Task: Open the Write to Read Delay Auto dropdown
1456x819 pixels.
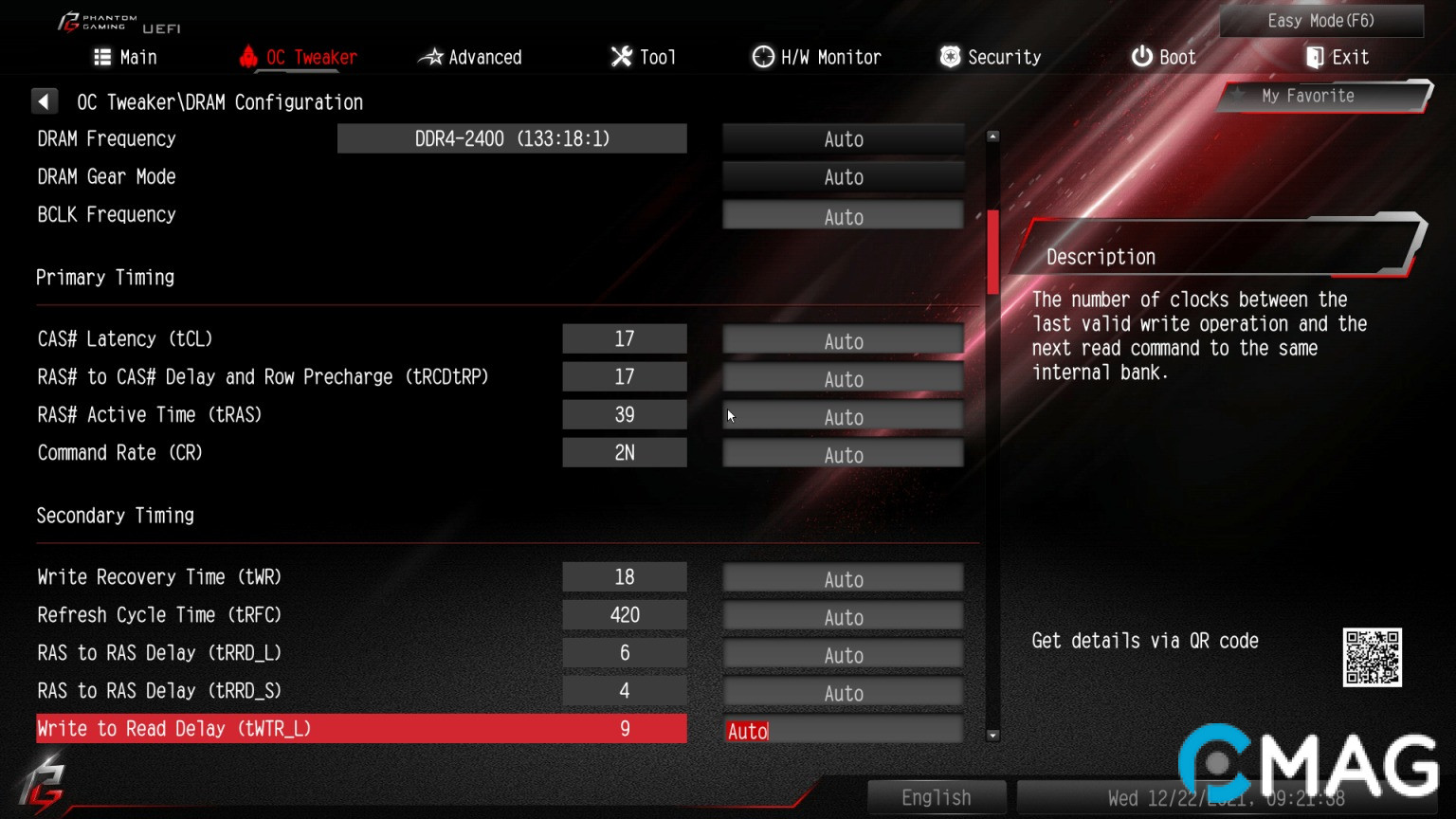Action: pos(842,730)
